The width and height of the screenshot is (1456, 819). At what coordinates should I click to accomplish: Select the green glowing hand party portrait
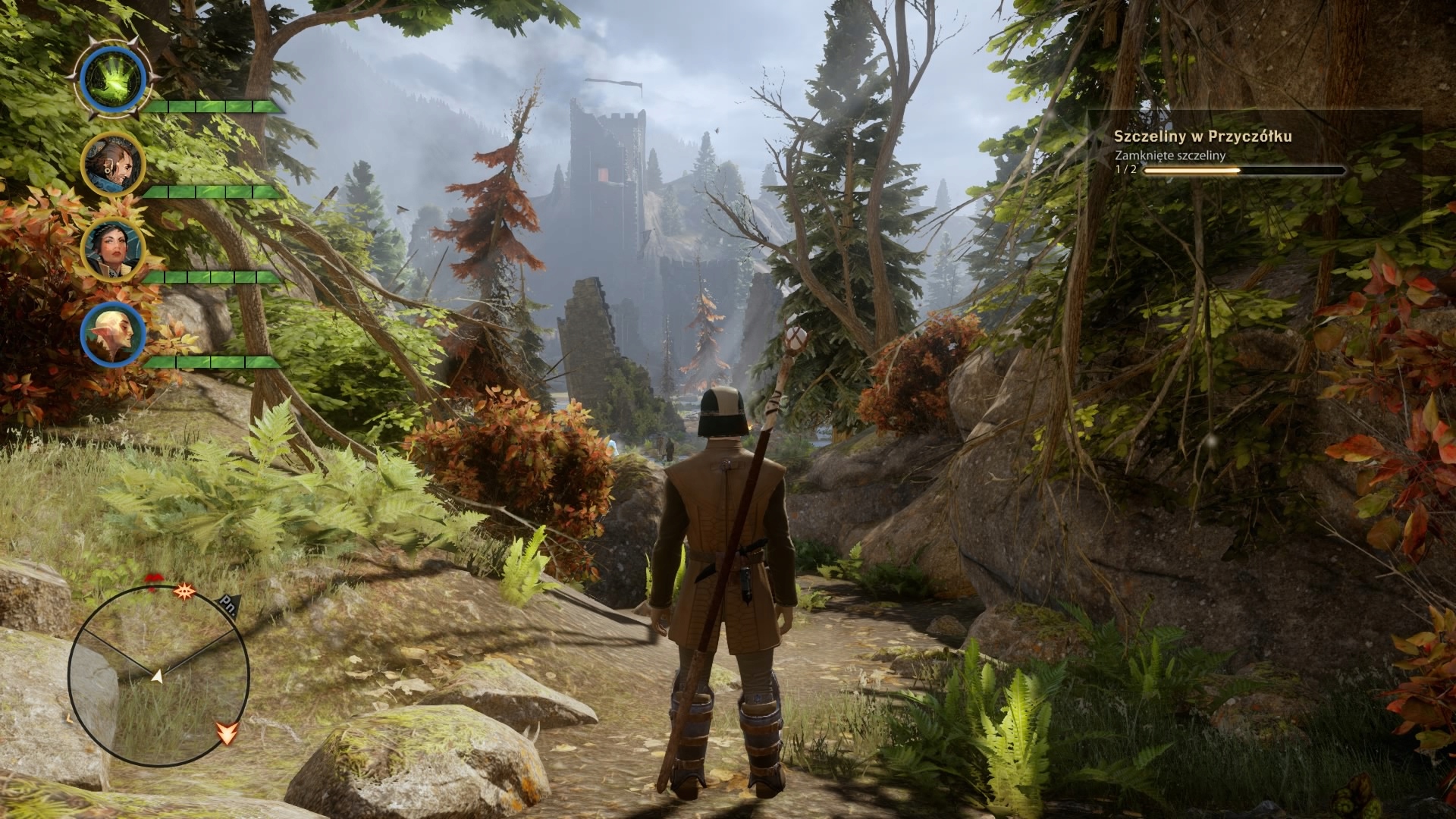coord(113,78)
